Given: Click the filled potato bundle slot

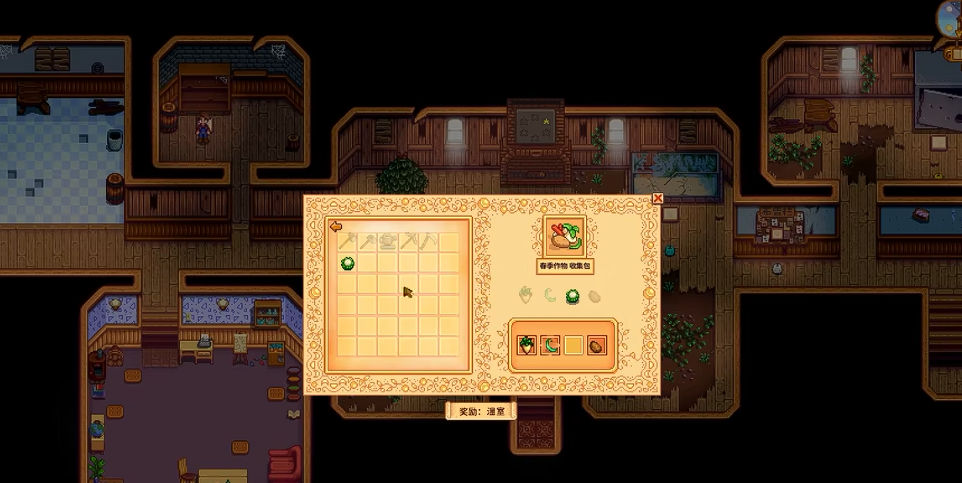Looking at the screenshot, I should pyautogui.click(x=598, y=345).
